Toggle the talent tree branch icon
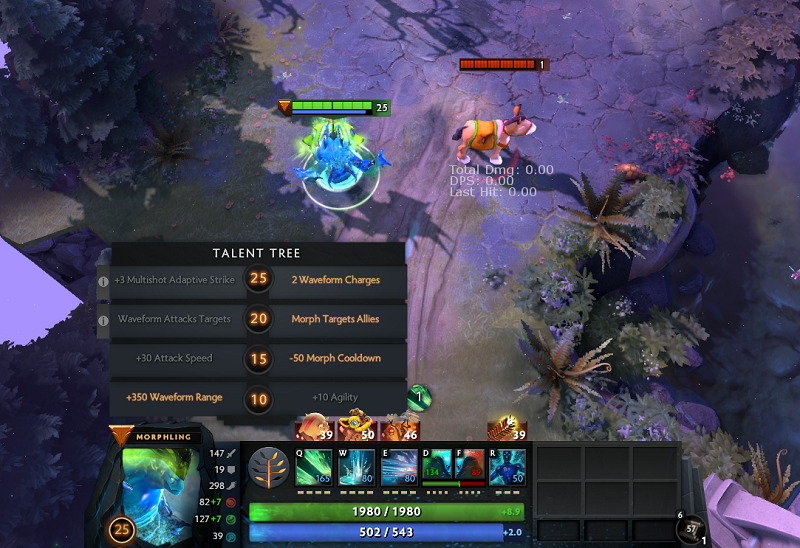800x548 pixels. coord(267,468)
